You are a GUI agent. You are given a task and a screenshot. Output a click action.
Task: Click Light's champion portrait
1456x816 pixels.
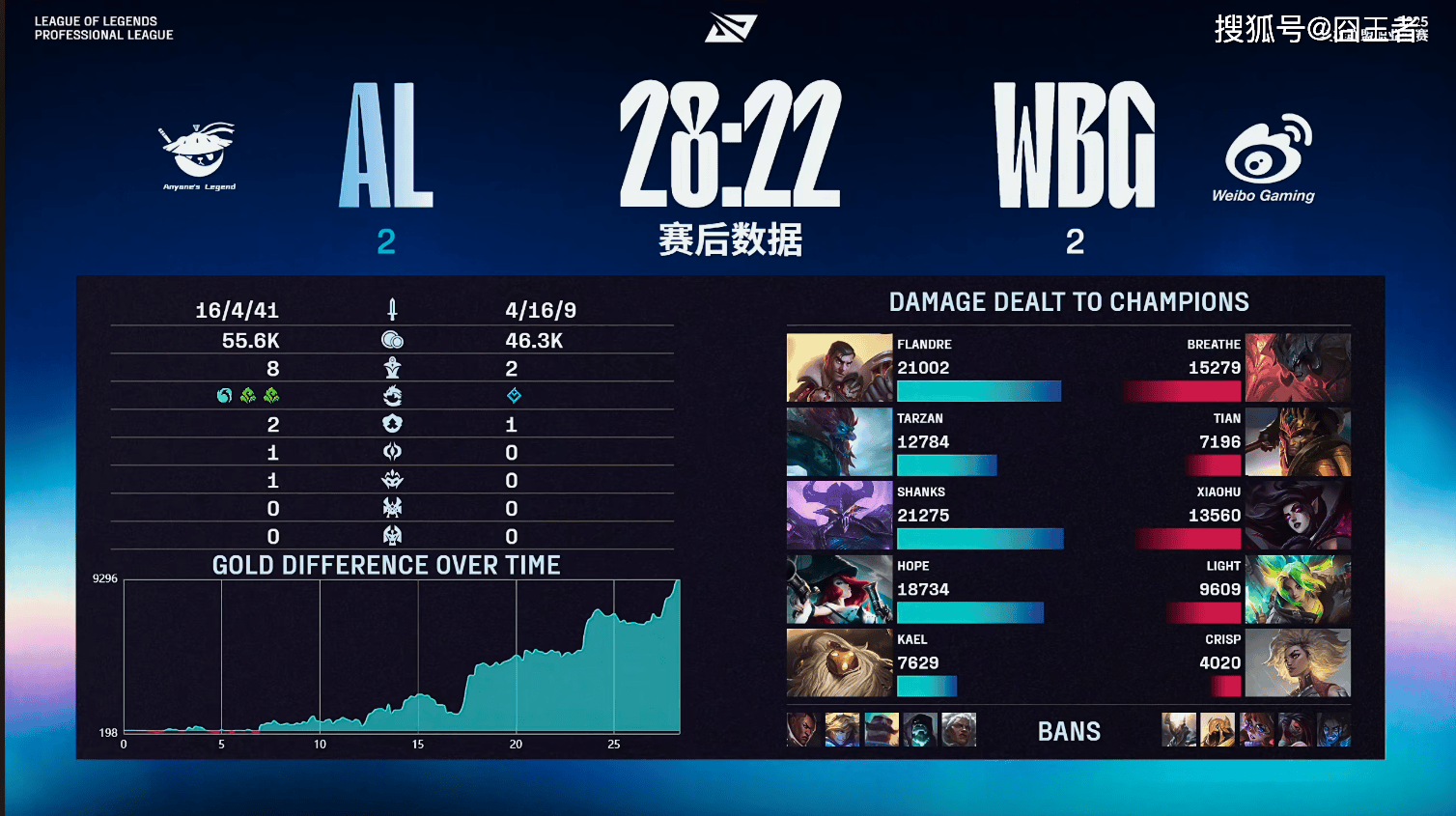point(1298,590)
